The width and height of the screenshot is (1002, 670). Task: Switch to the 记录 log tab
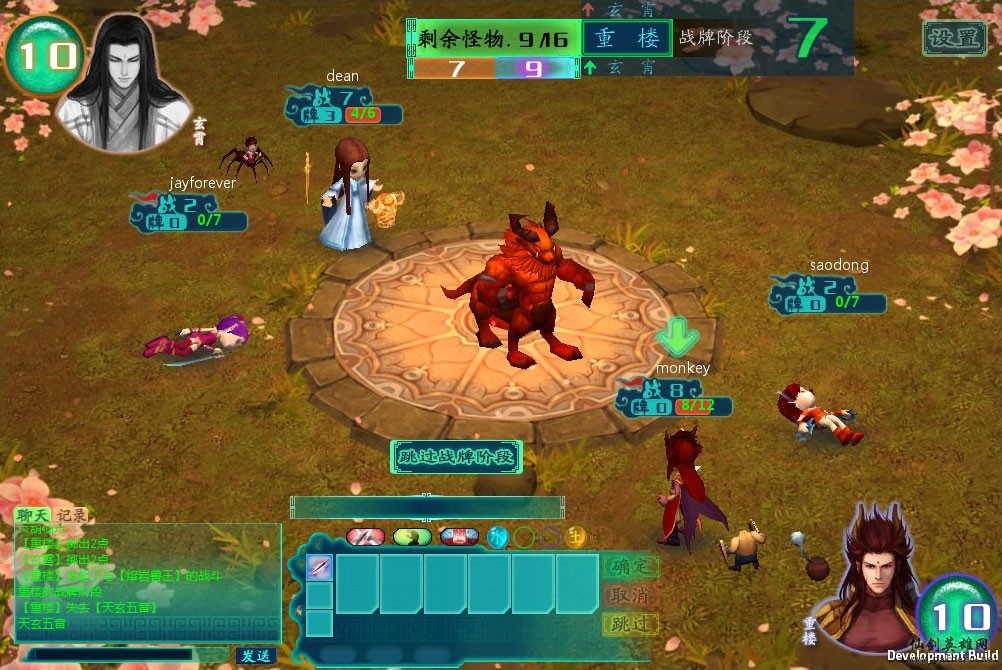(70, 515)
